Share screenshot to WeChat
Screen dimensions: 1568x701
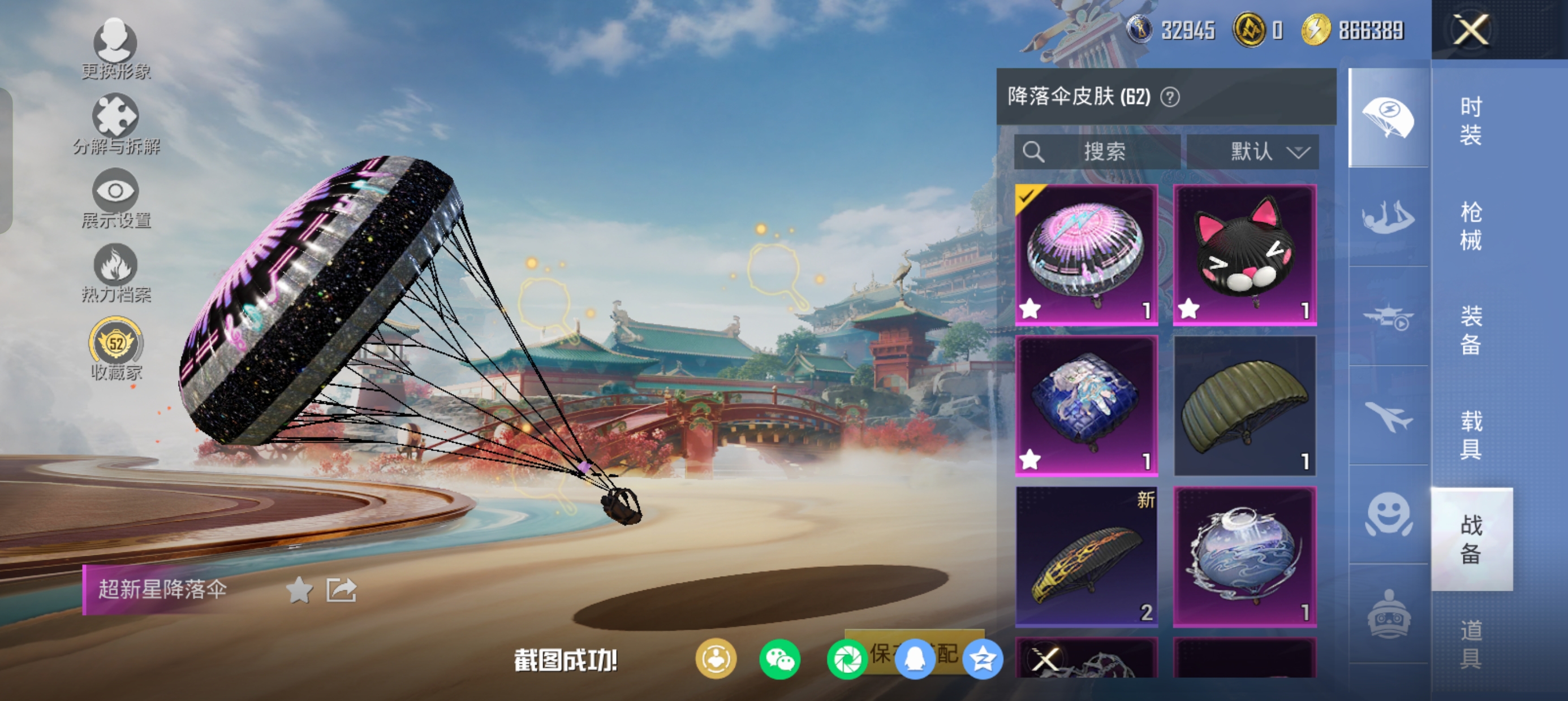779,659
